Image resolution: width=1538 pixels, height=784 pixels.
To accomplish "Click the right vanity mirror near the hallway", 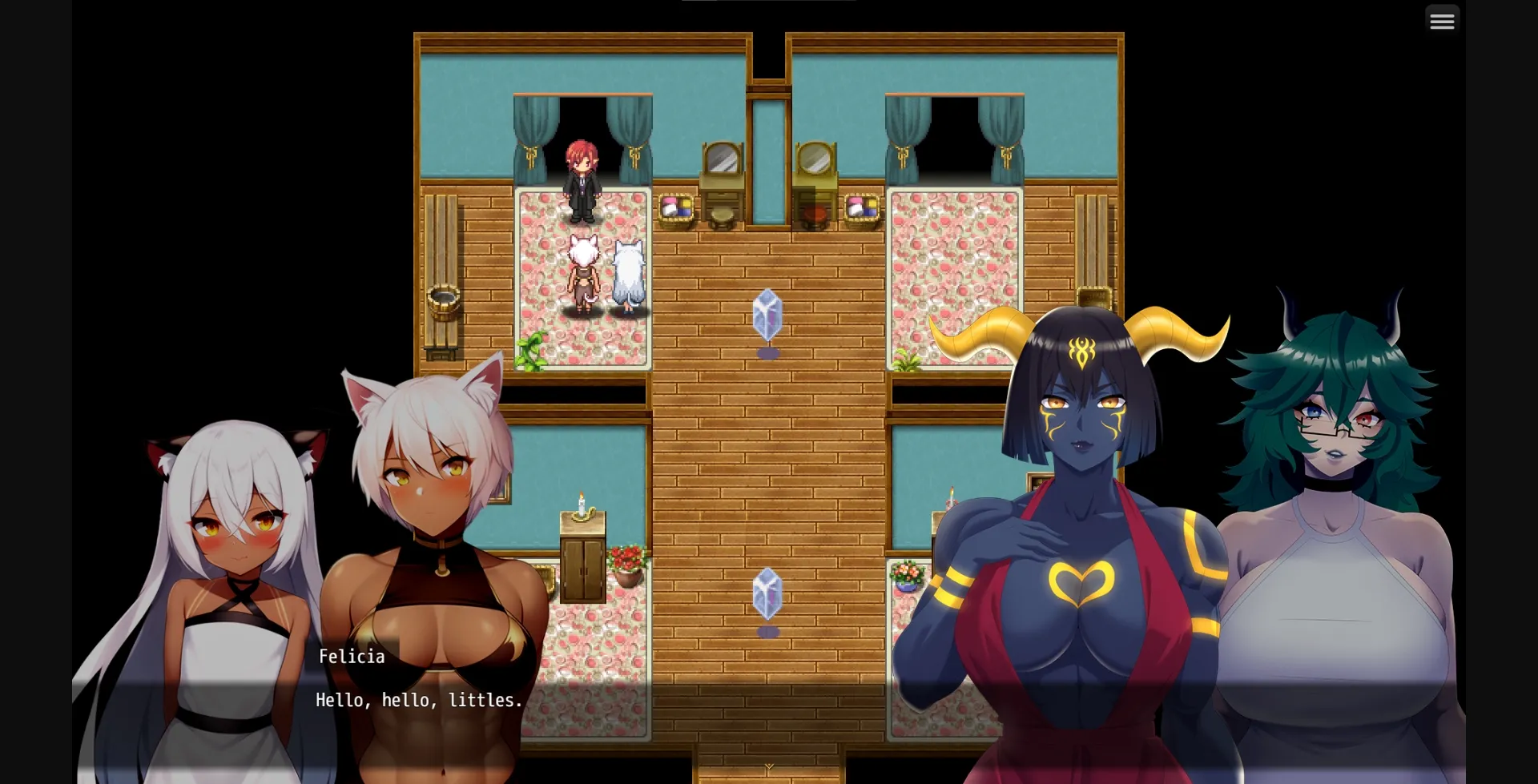I will (815, 156).
